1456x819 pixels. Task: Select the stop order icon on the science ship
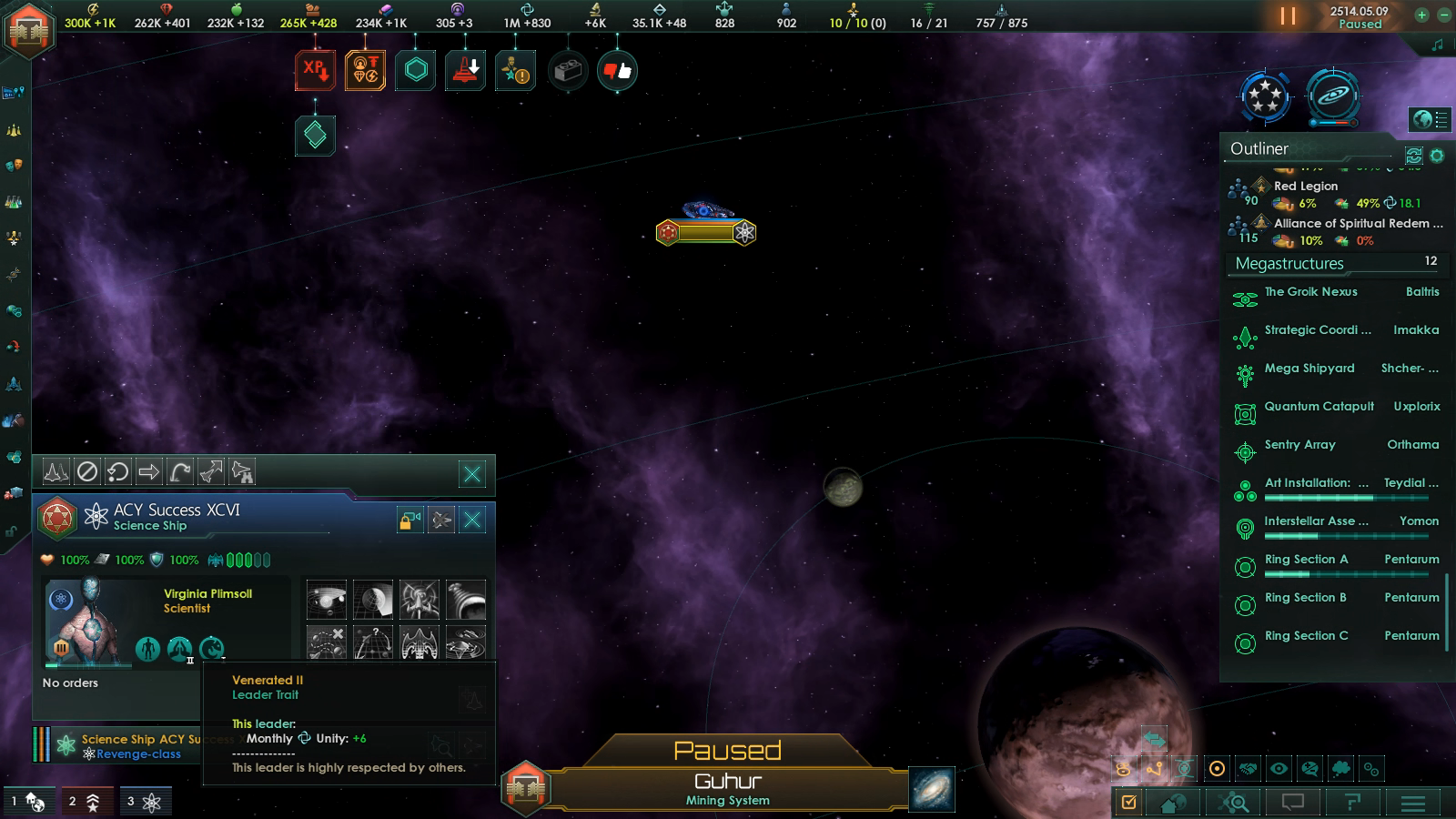[87, 471]
